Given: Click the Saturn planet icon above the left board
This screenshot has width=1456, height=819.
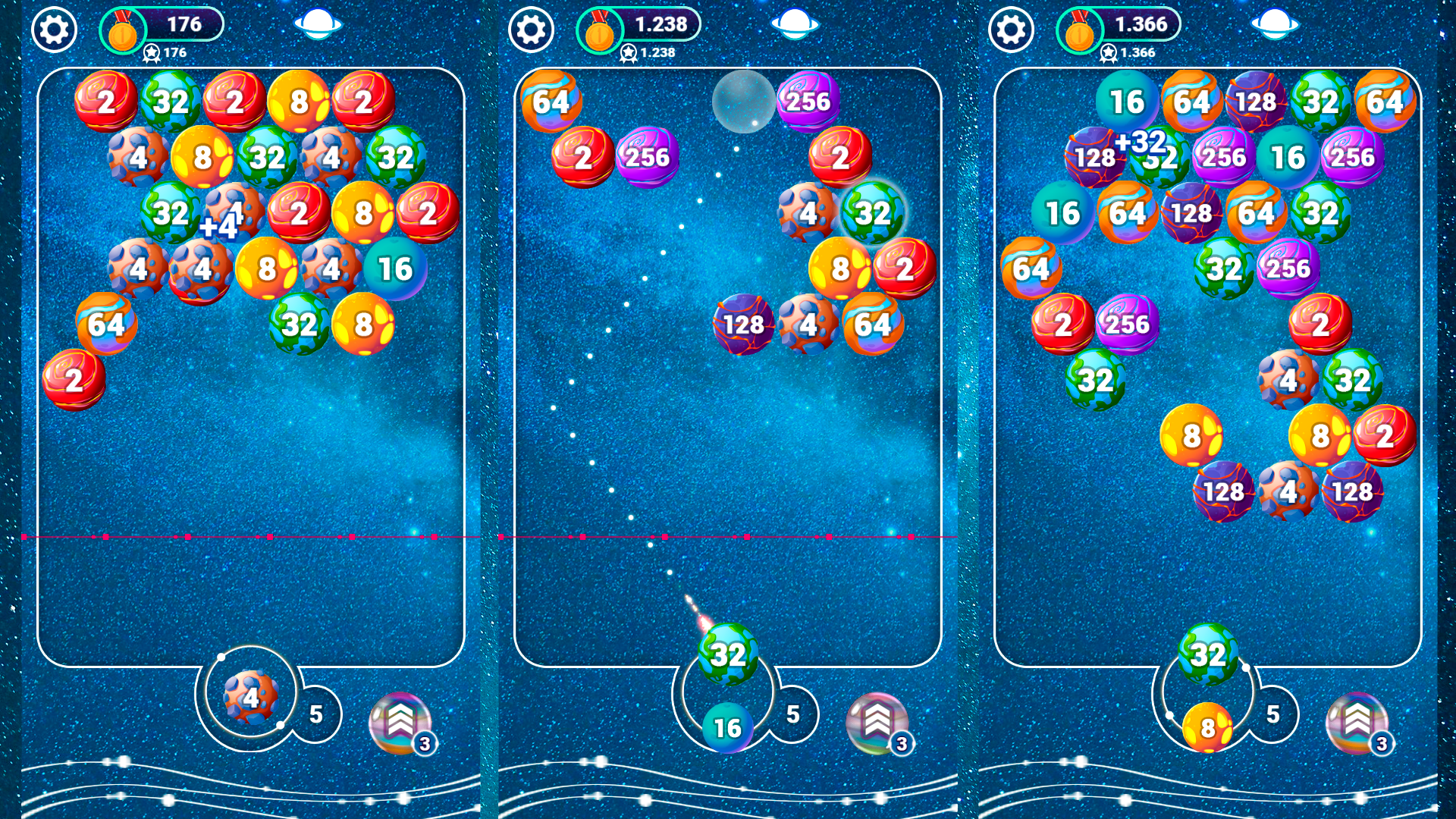Looking at the screenshot, I should click(x=317, y=25).
